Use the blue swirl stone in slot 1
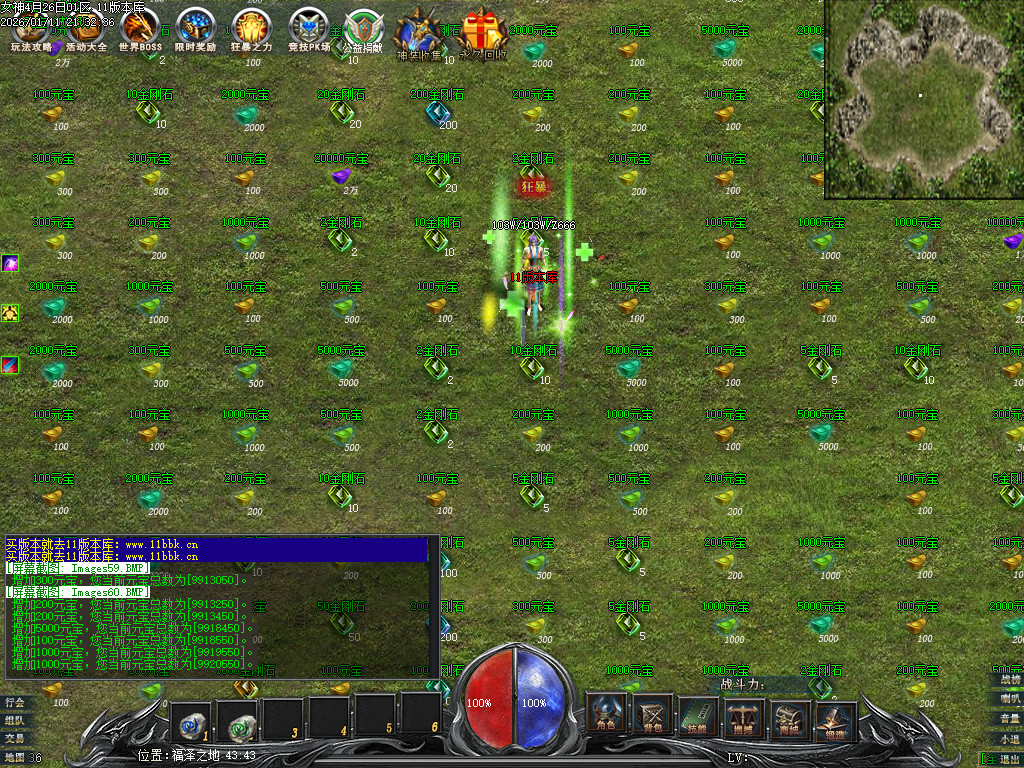The image size is (1024, 768). pos(190,719)
